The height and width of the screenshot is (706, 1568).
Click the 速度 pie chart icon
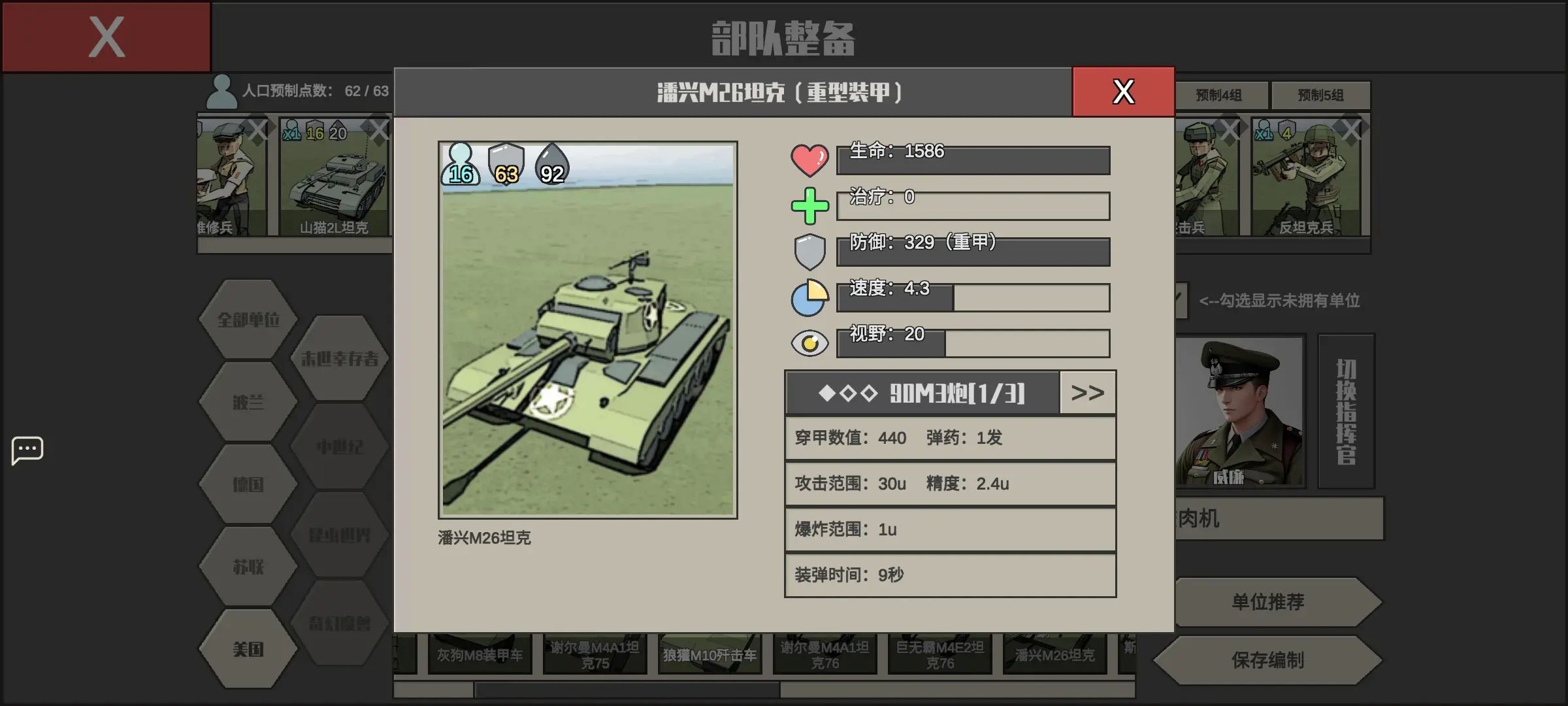point(809,297)
